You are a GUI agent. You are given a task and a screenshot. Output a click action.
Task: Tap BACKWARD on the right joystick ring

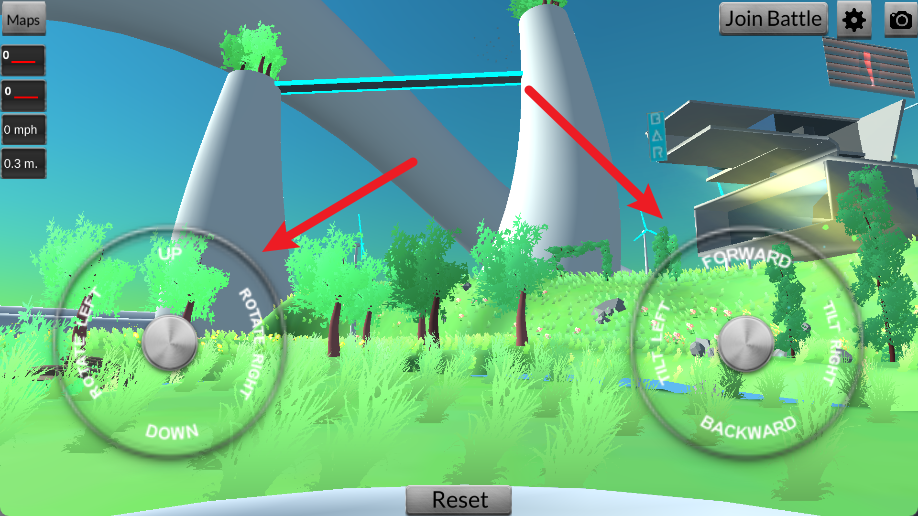748,426
